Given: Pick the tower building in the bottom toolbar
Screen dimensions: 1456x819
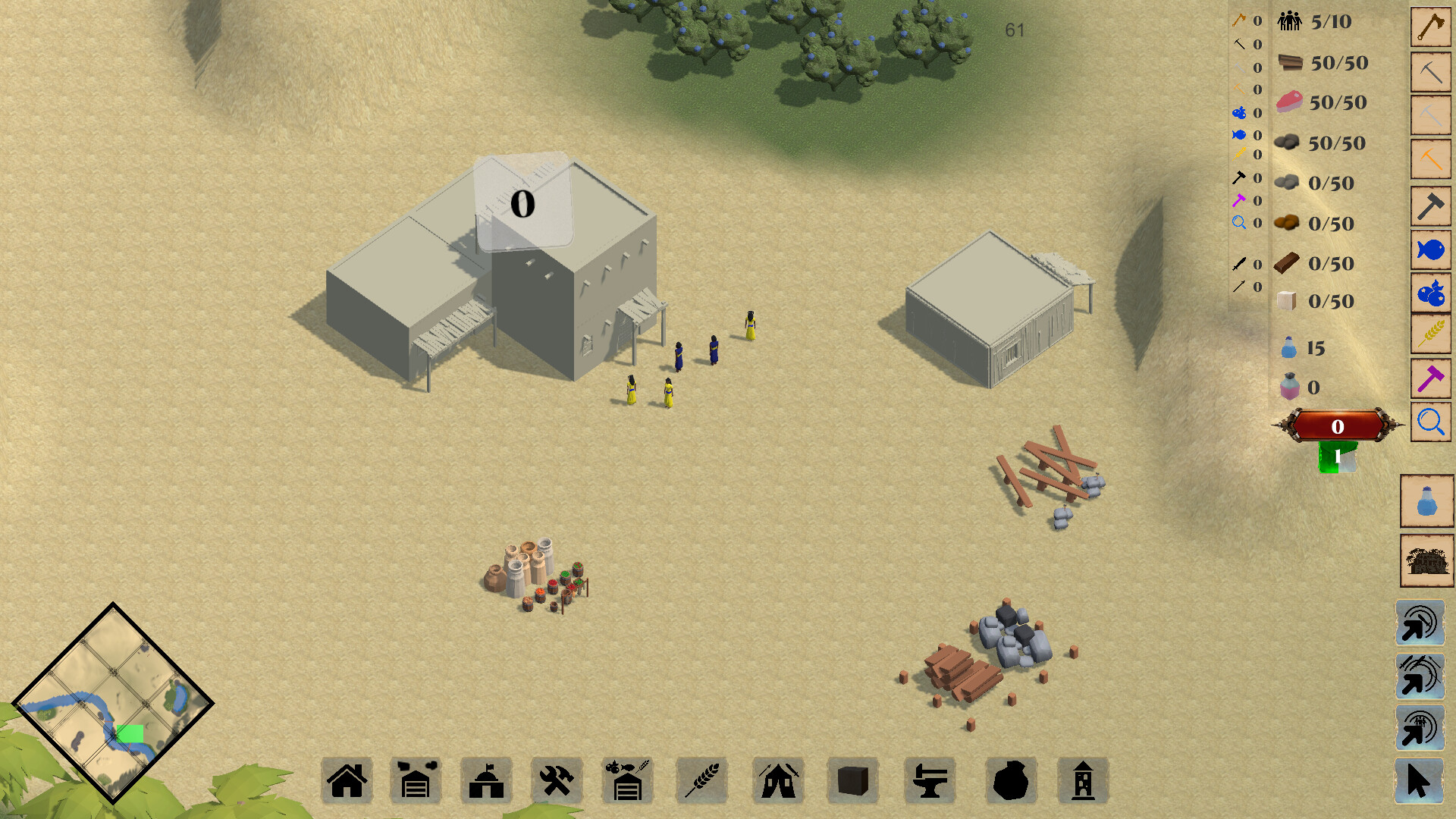Looking at the screenshot, I should (1081, 780).
